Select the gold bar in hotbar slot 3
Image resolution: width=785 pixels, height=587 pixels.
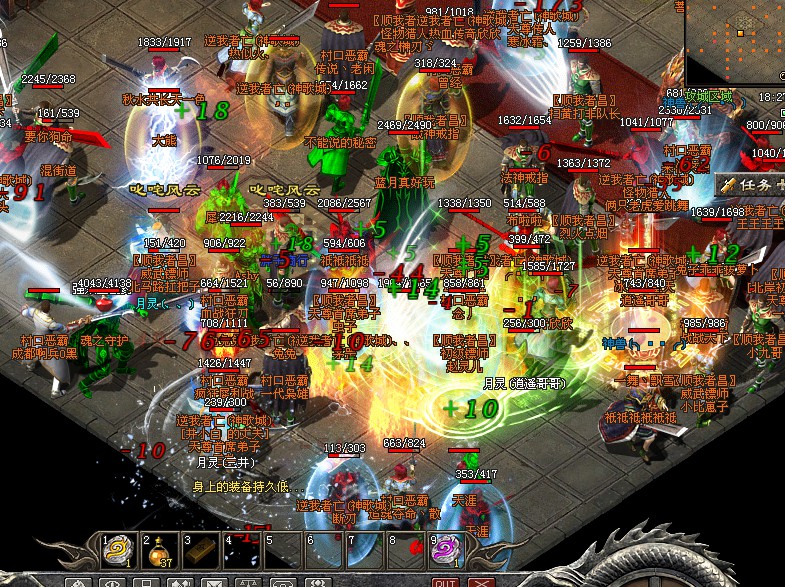tap(199, 551)
